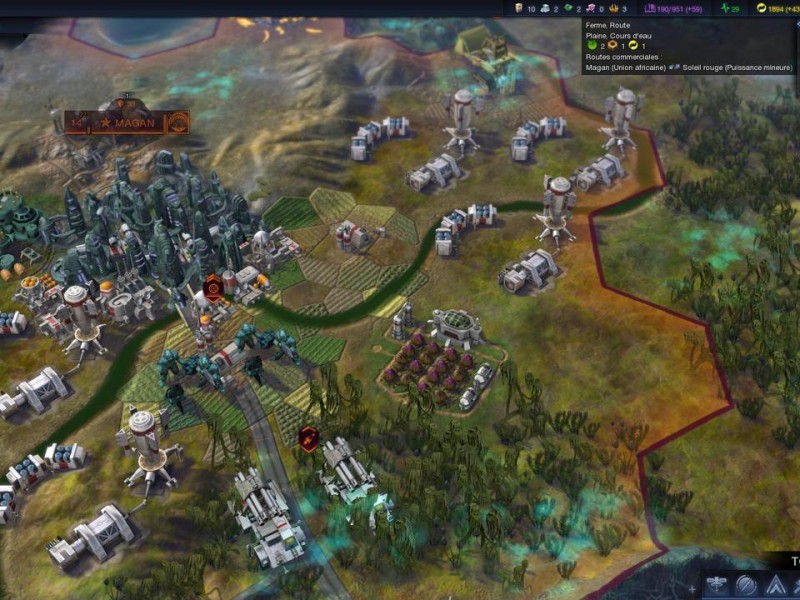Click the striped planet icon button

(746, 586)
